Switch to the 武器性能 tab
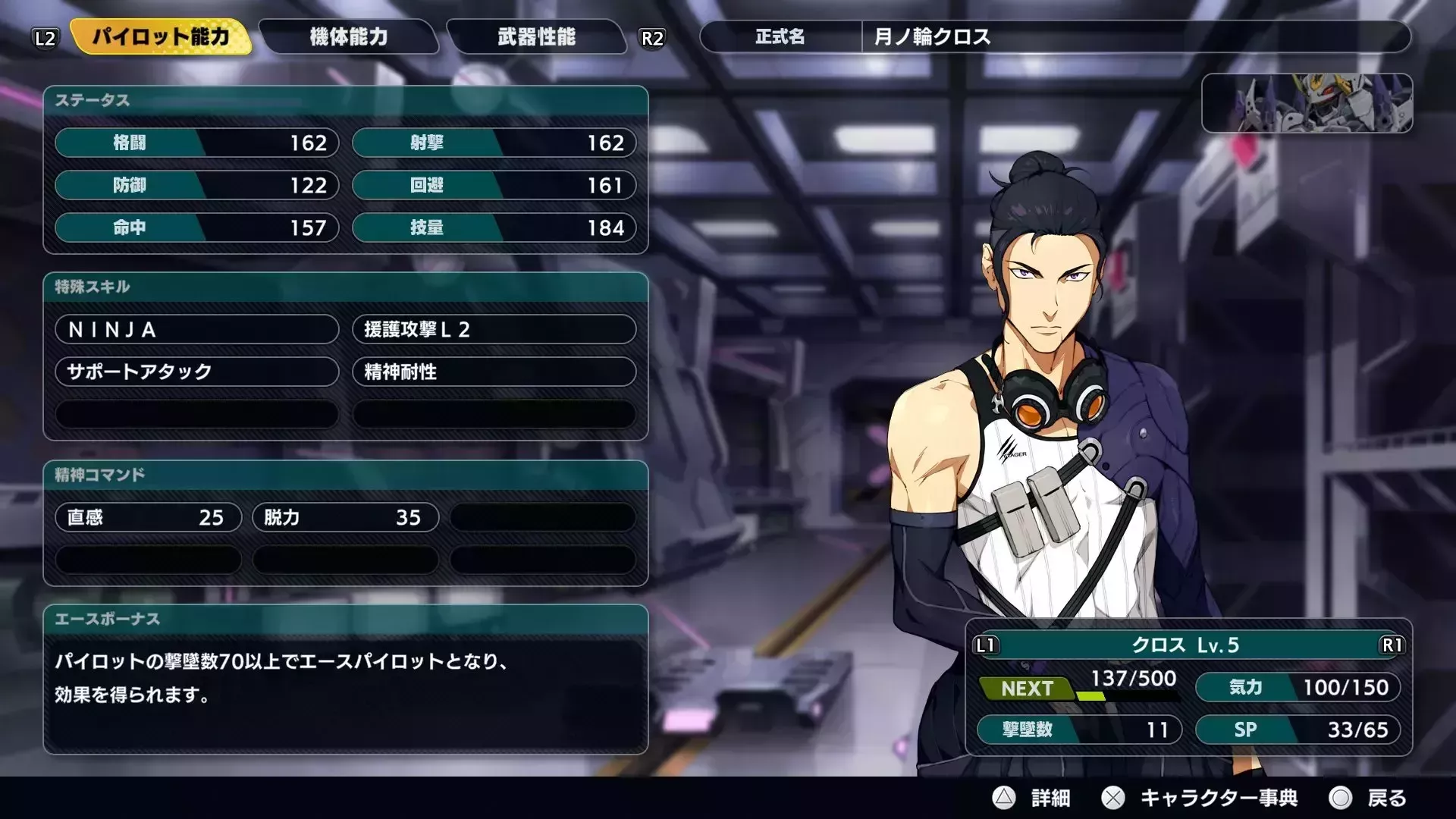 tap(537, 37)
